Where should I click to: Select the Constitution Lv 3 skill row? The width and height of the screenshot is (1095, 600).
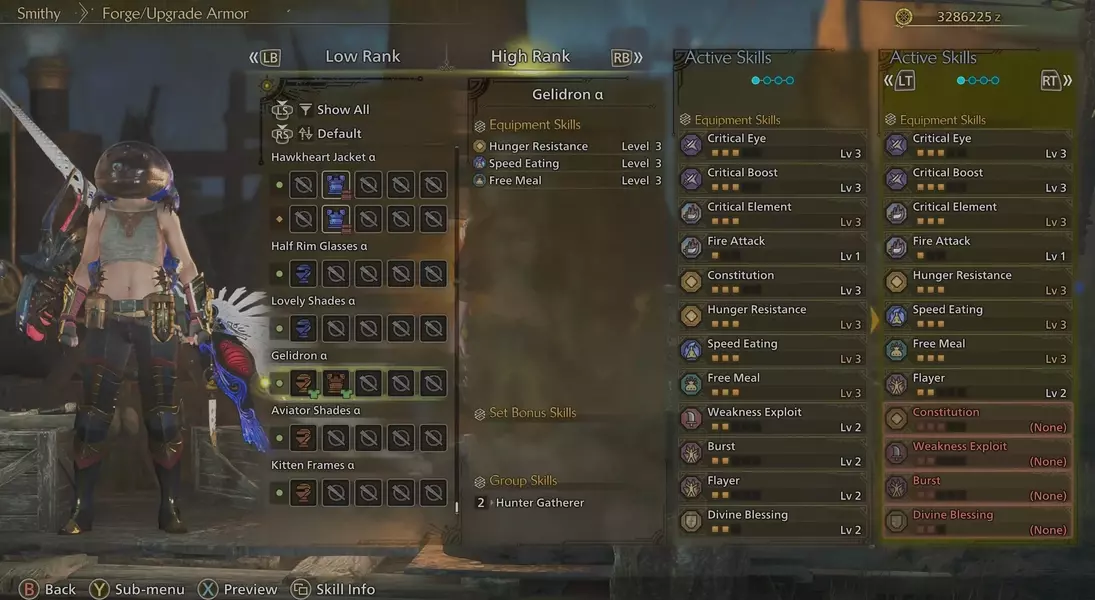pyautogui.click(x=771, y=282)
